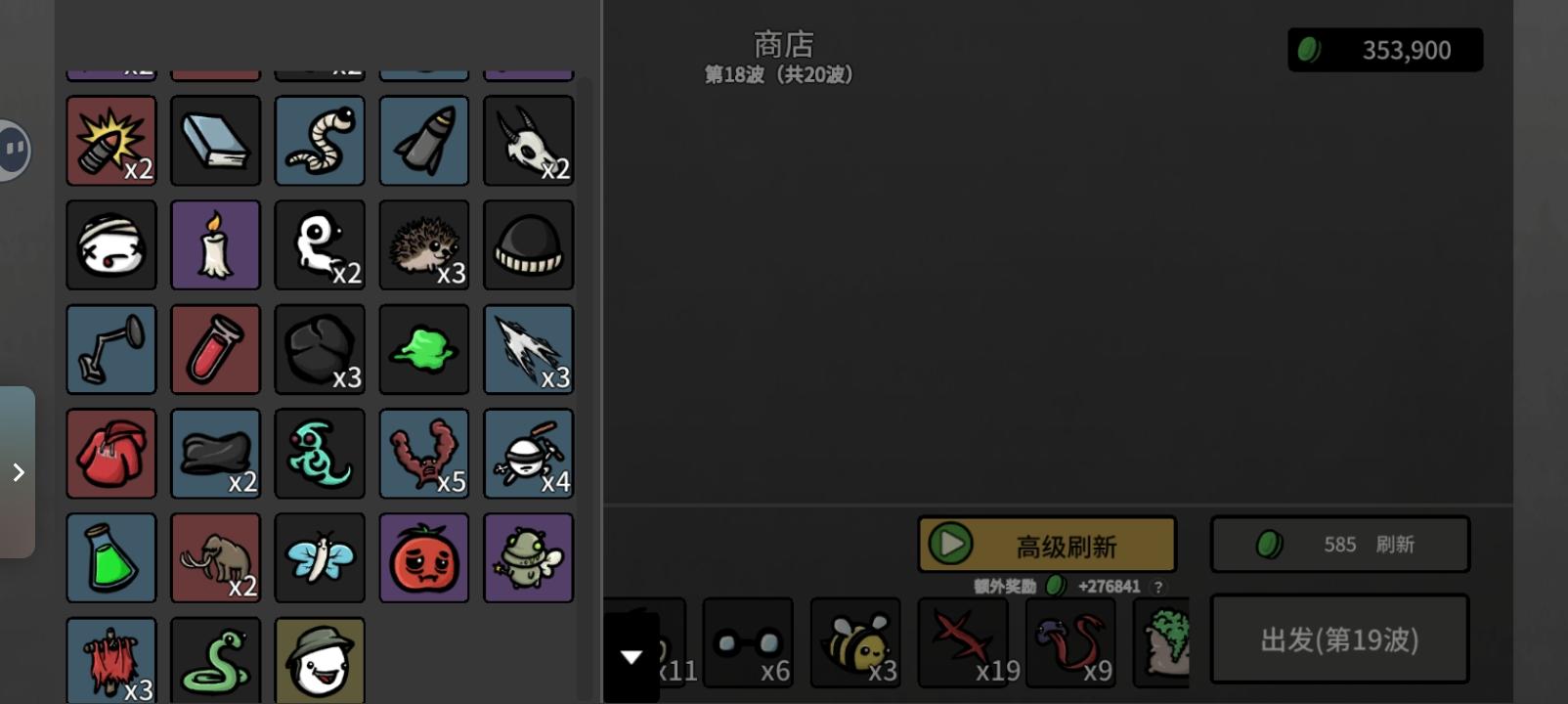Click the blue book item
The width and height of the screenshot is (1568, 704).
coord(215,140)
